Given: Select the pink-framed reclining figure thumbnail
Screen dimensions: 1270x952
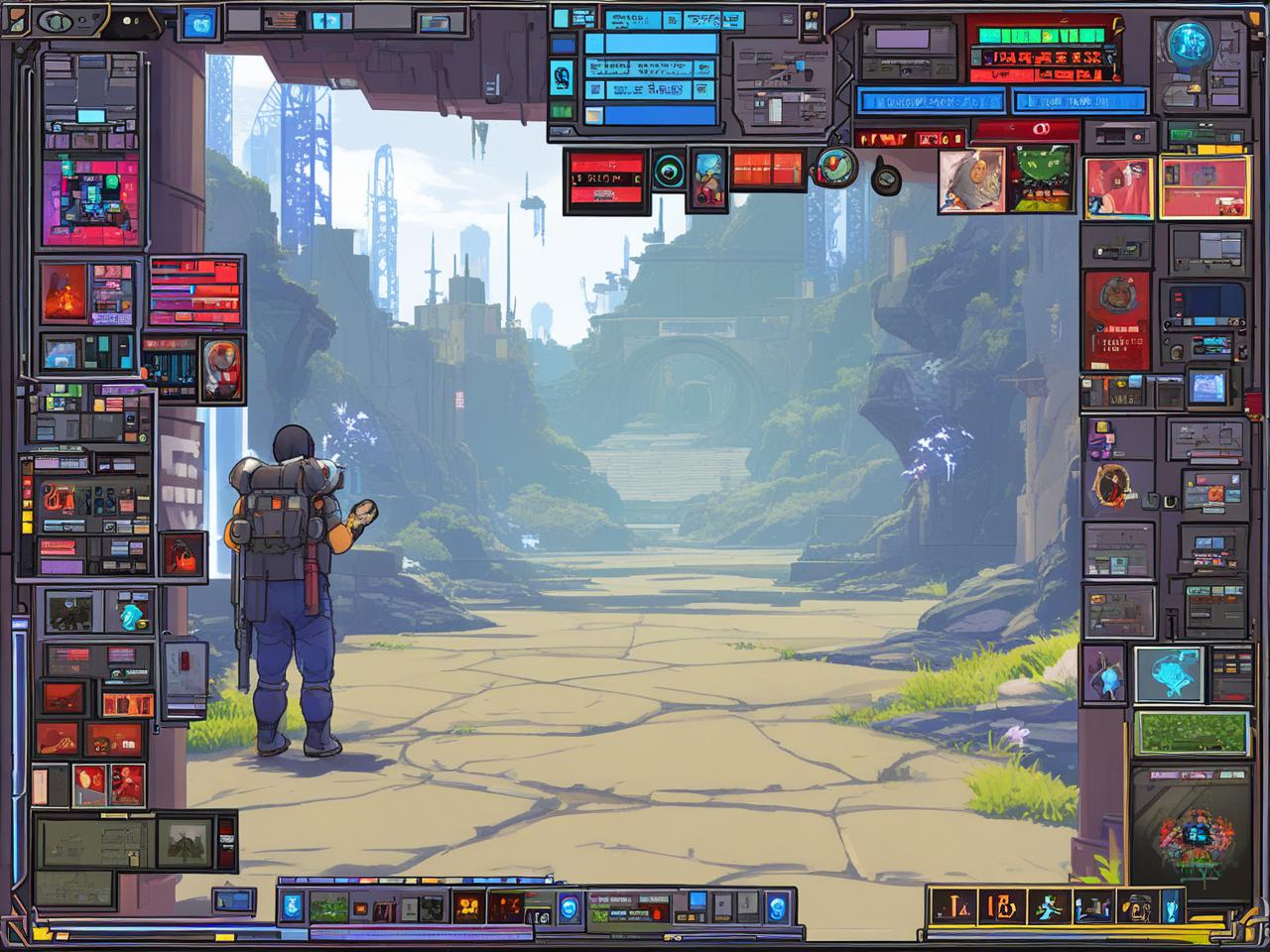Looking at the screenshot, I should (x=1118, y=187).
